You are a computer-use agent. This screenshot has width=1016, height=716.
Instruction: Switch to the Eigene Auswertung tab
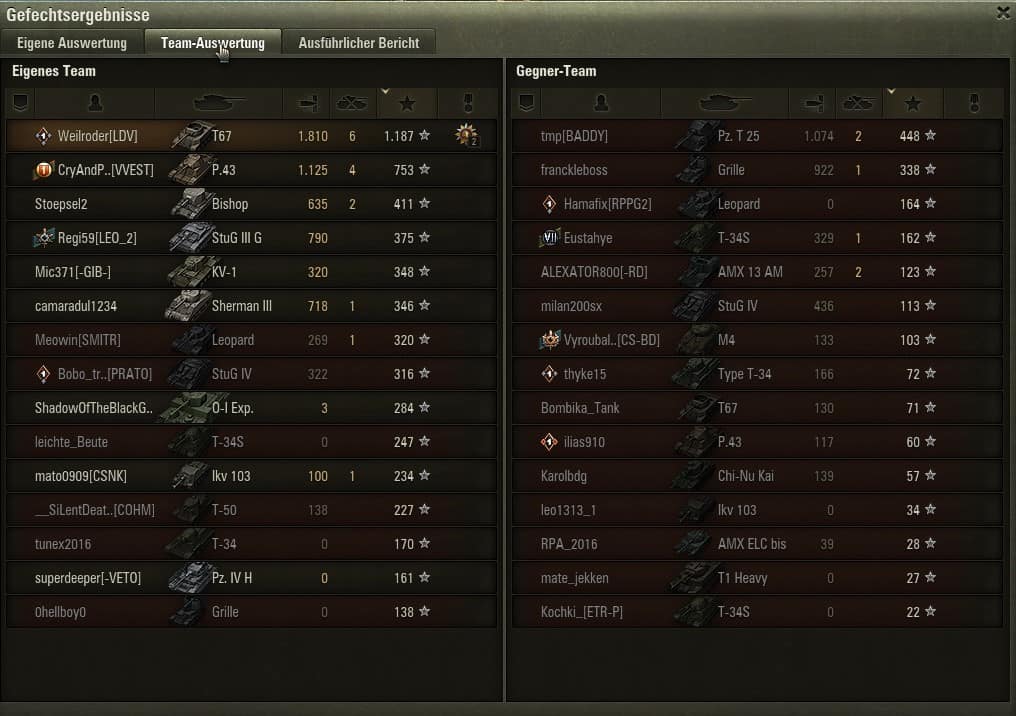(72, 43)
